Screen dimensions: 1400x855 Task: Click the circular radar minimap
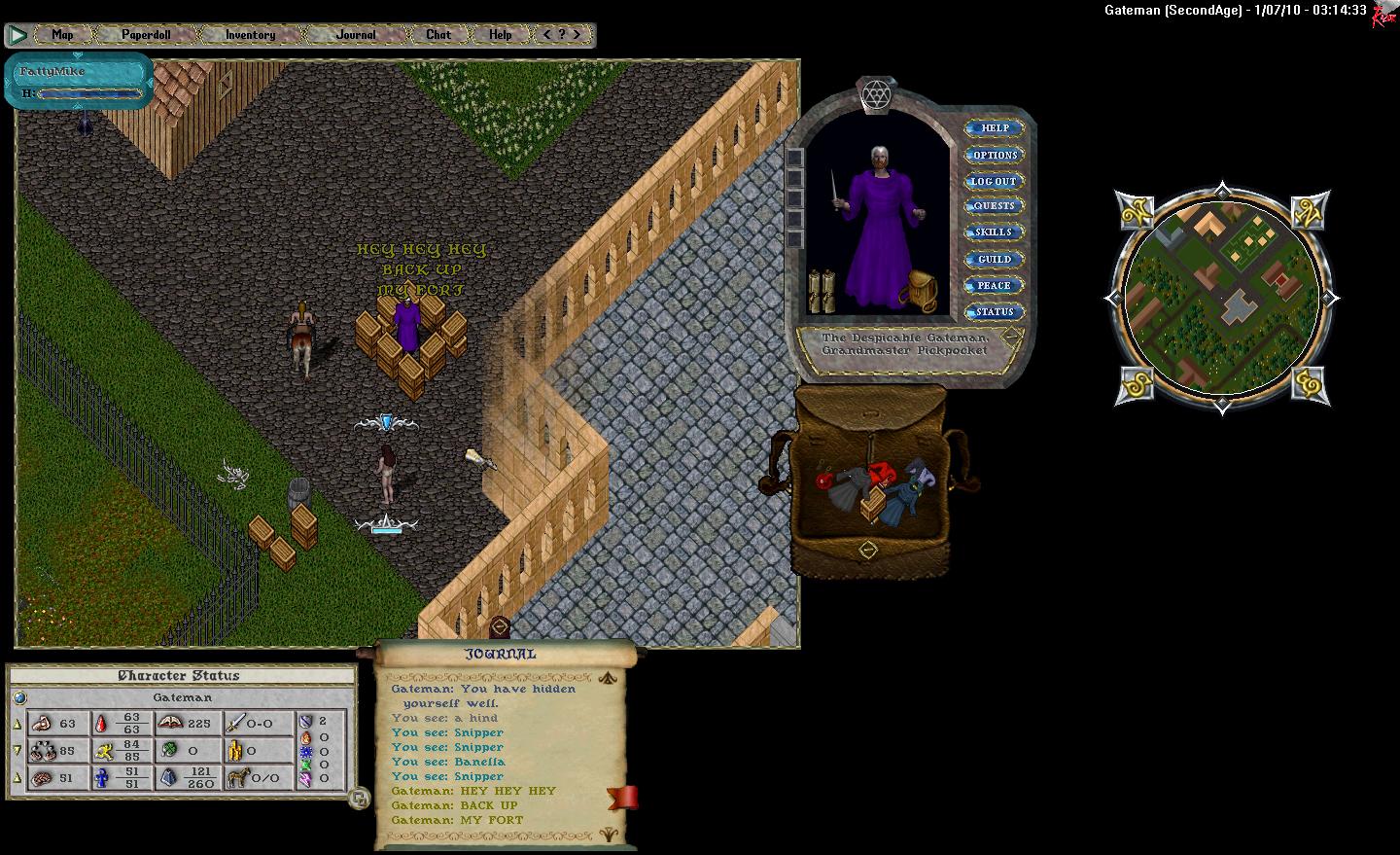(x=1221, y=297)
